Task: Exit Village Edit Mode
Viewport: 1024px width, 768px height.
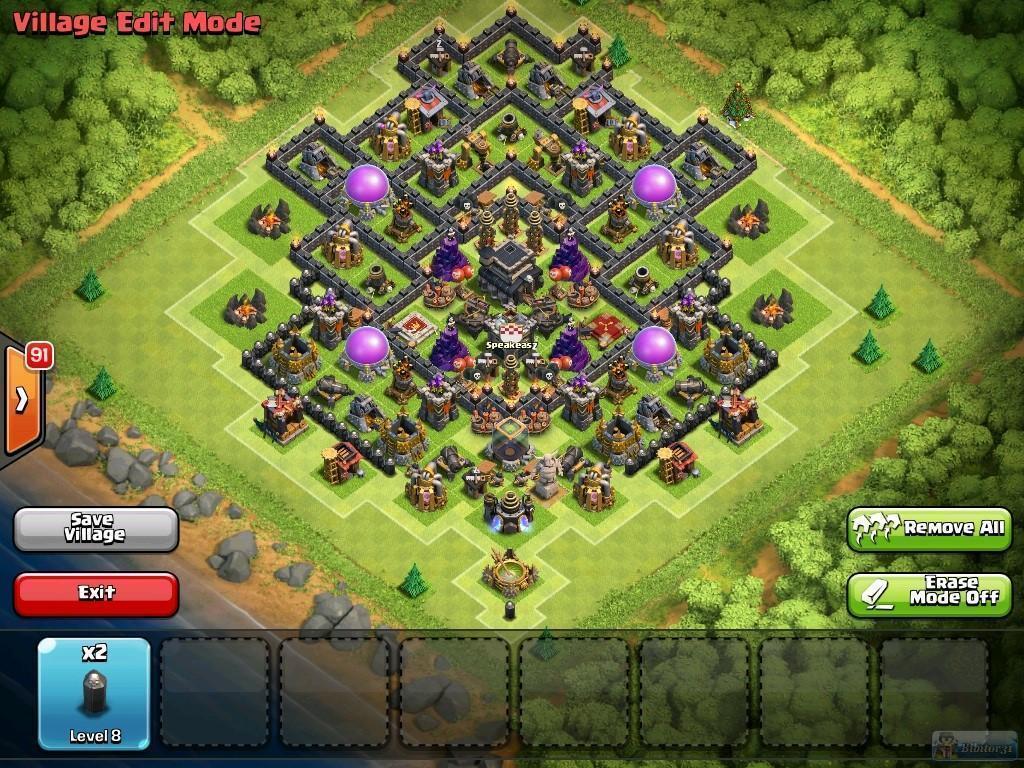Action: 96,593
